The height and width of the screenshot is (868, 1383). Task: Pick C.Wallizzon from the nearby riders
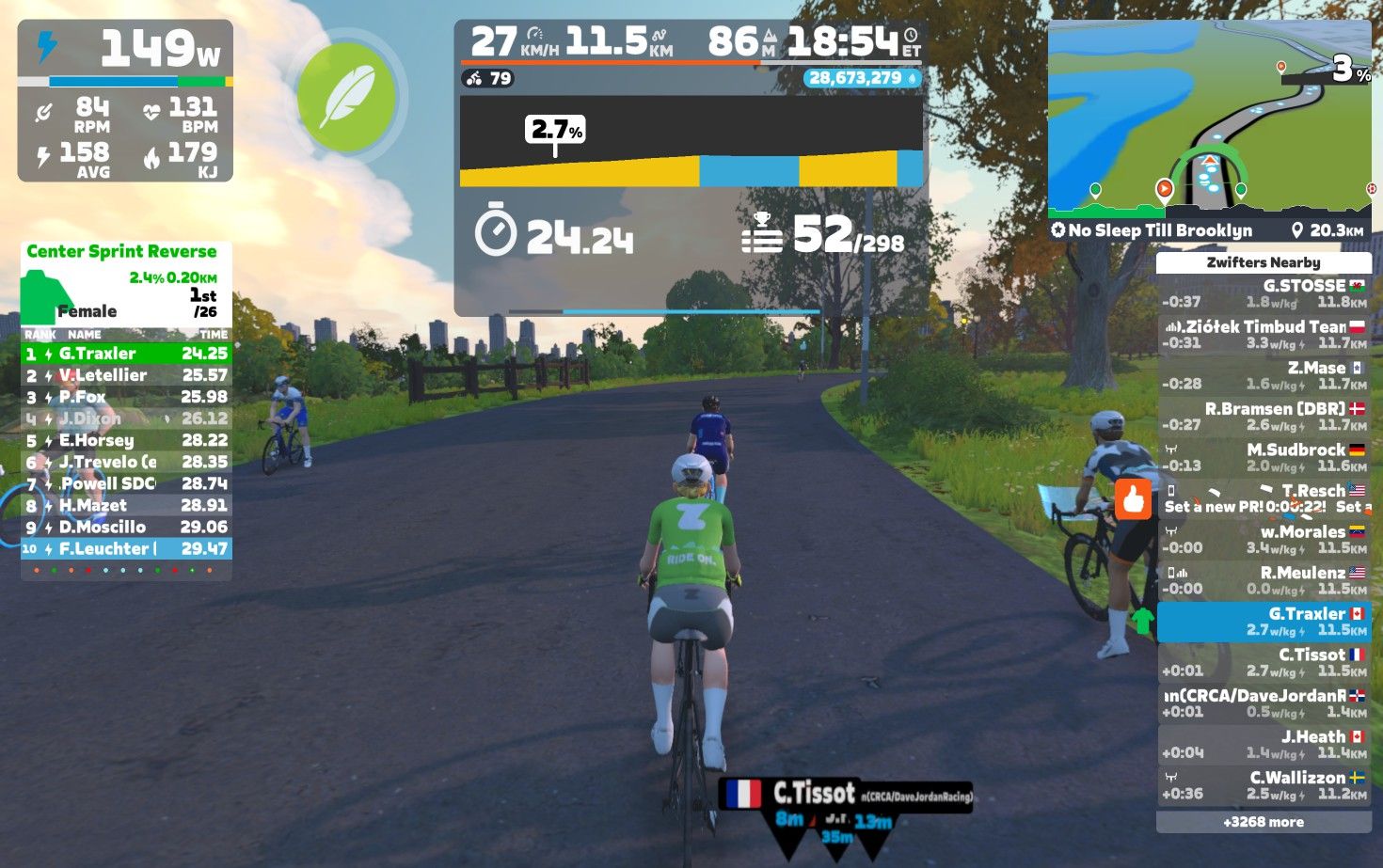[x=1264, y=785]
